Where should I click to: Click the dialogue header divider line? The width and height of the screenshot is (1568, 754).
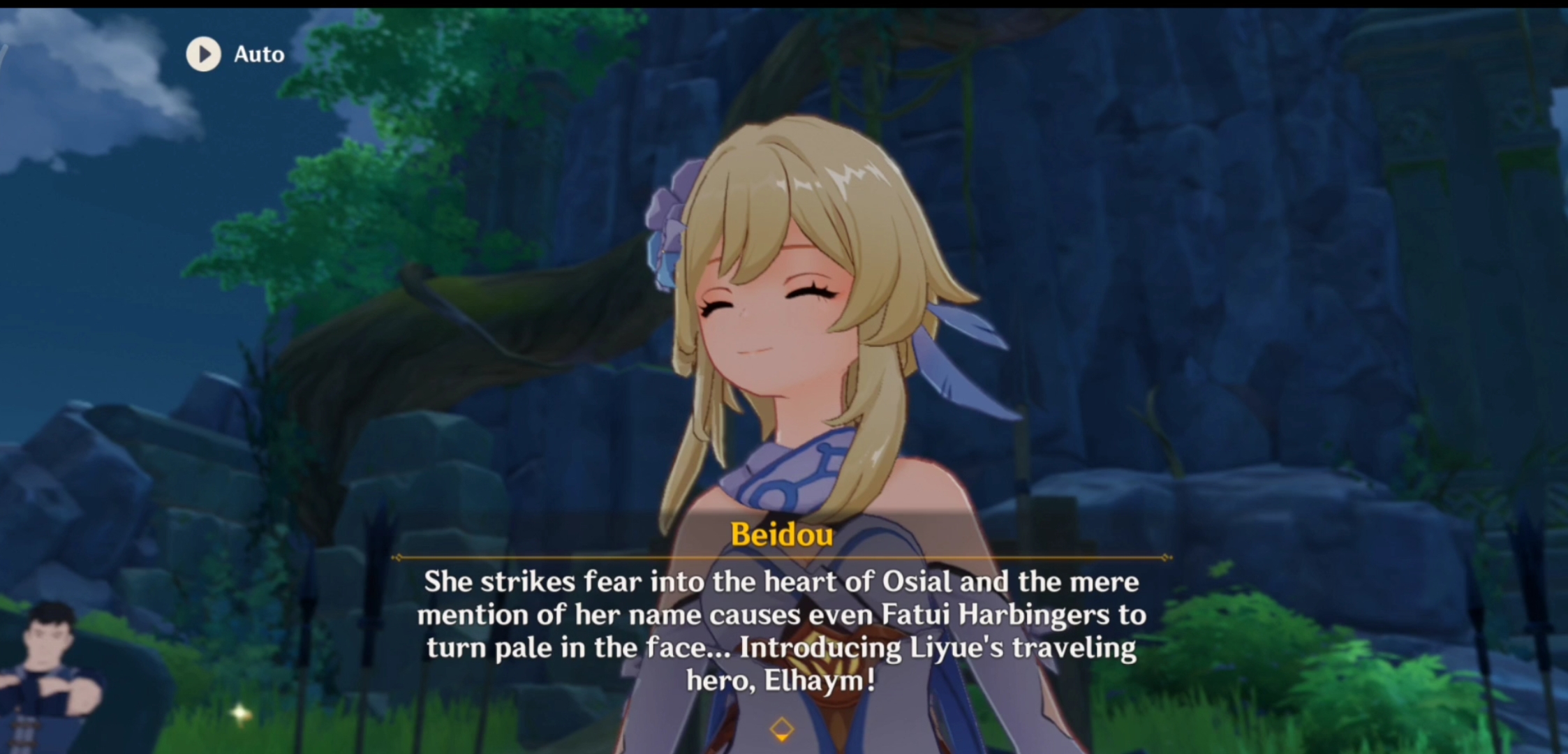click(x=783, y=559)
